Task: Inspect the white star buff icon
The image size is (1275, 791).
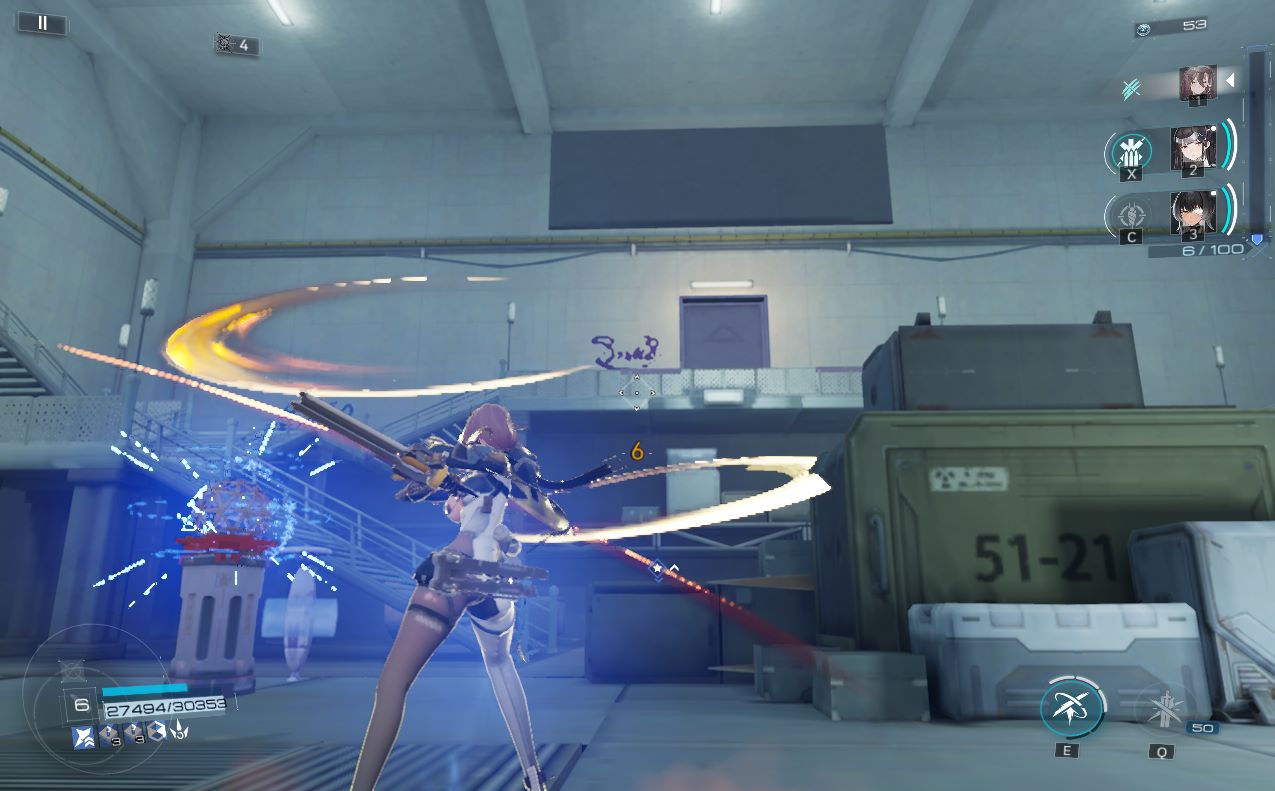Action: 84,736
